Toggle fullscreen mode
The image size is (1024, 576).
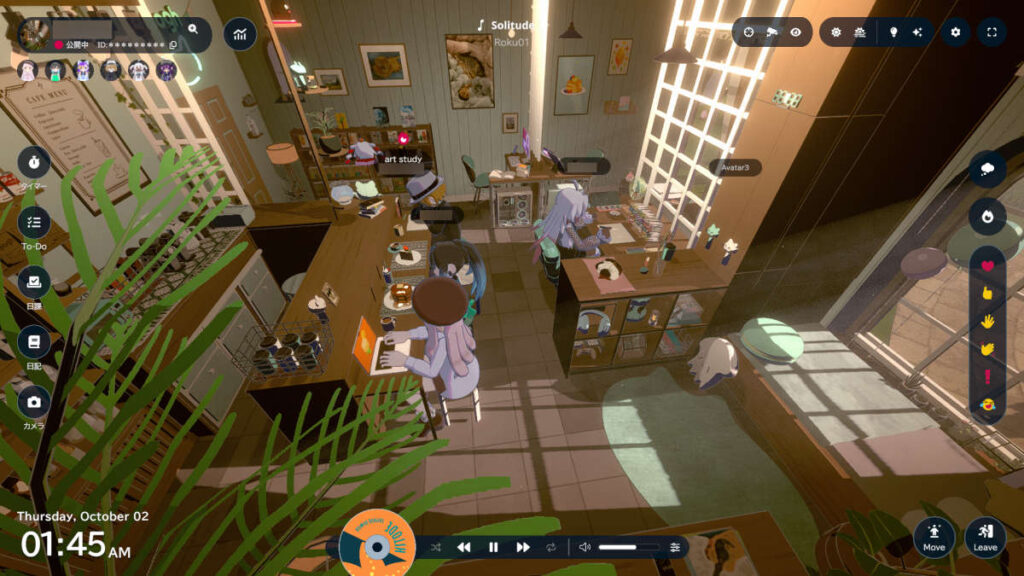pyautogui.click(x=991, y=32)
